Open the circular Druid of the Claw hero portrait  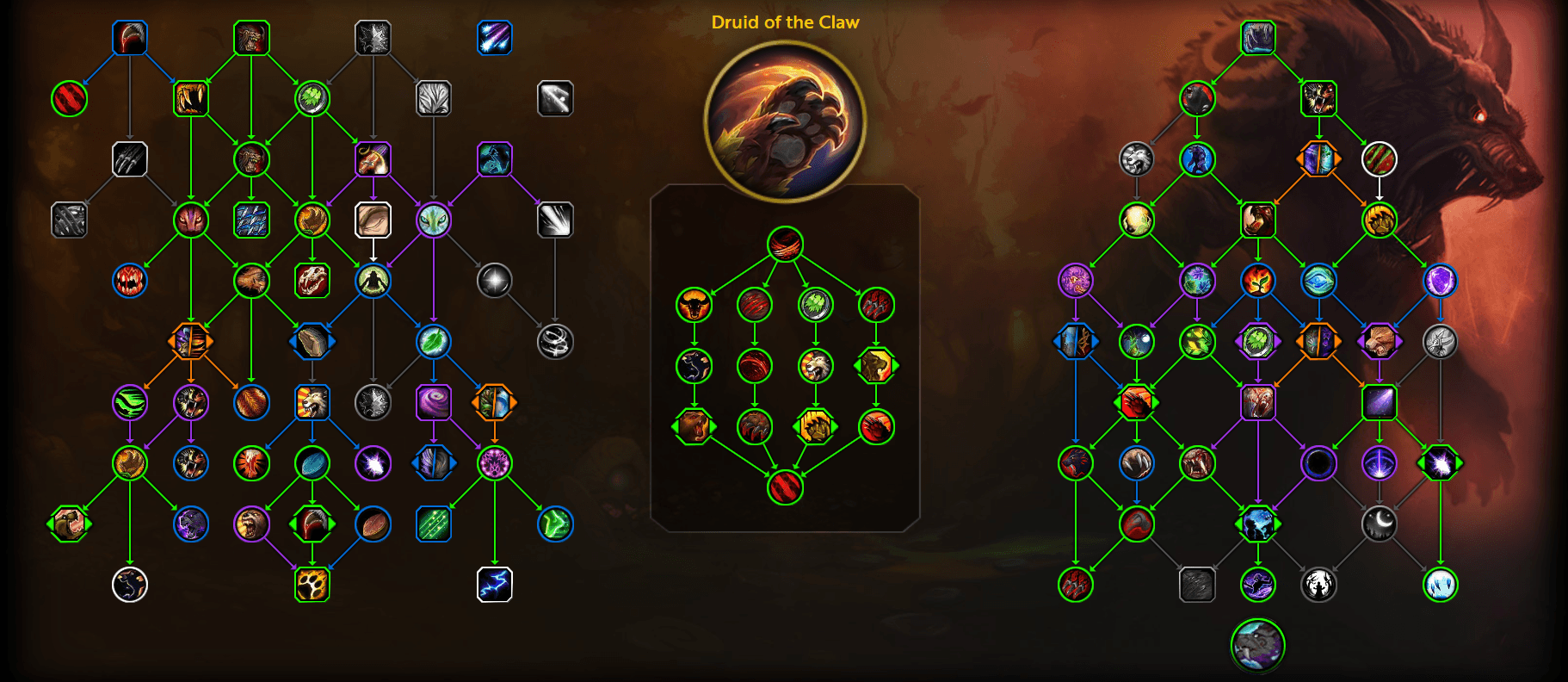(x=784, y=121)
